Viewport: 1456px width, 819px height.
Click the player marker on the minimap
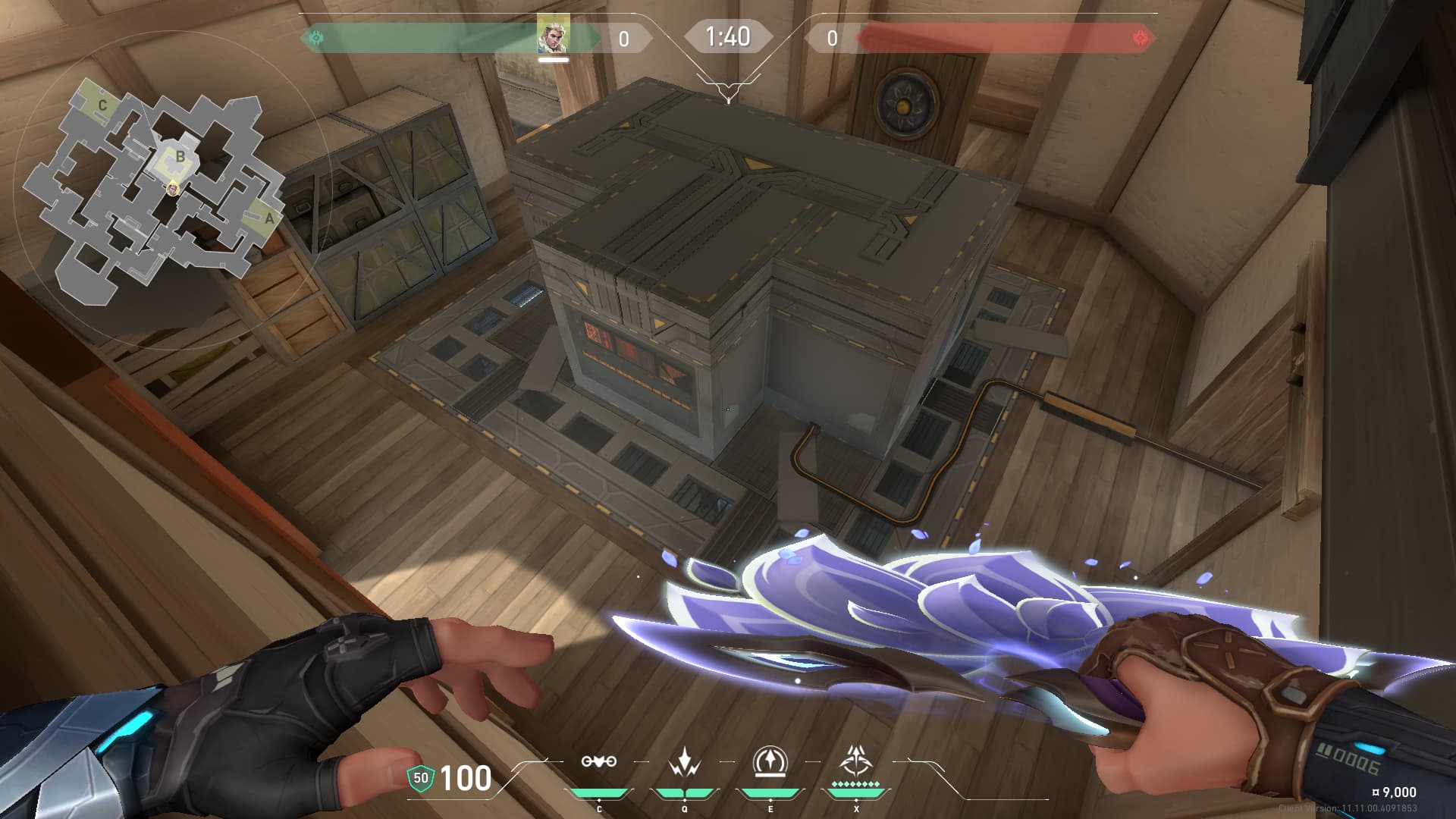pos(174,187)
